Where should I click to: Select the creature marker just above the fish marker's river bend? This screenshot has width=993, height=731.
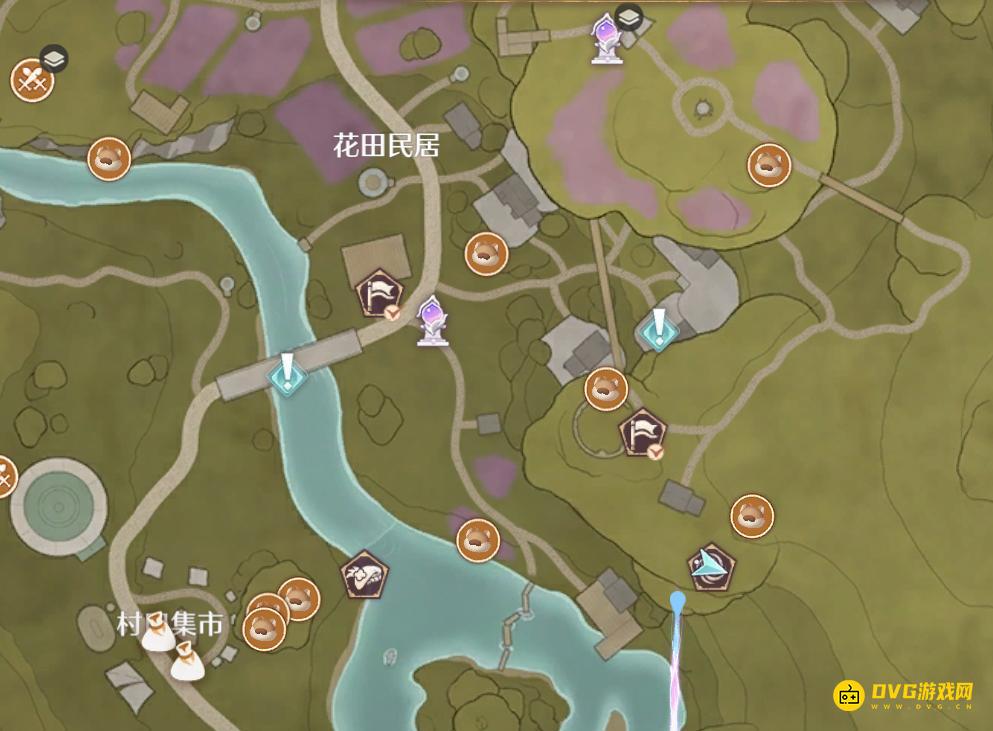[477, 540]
